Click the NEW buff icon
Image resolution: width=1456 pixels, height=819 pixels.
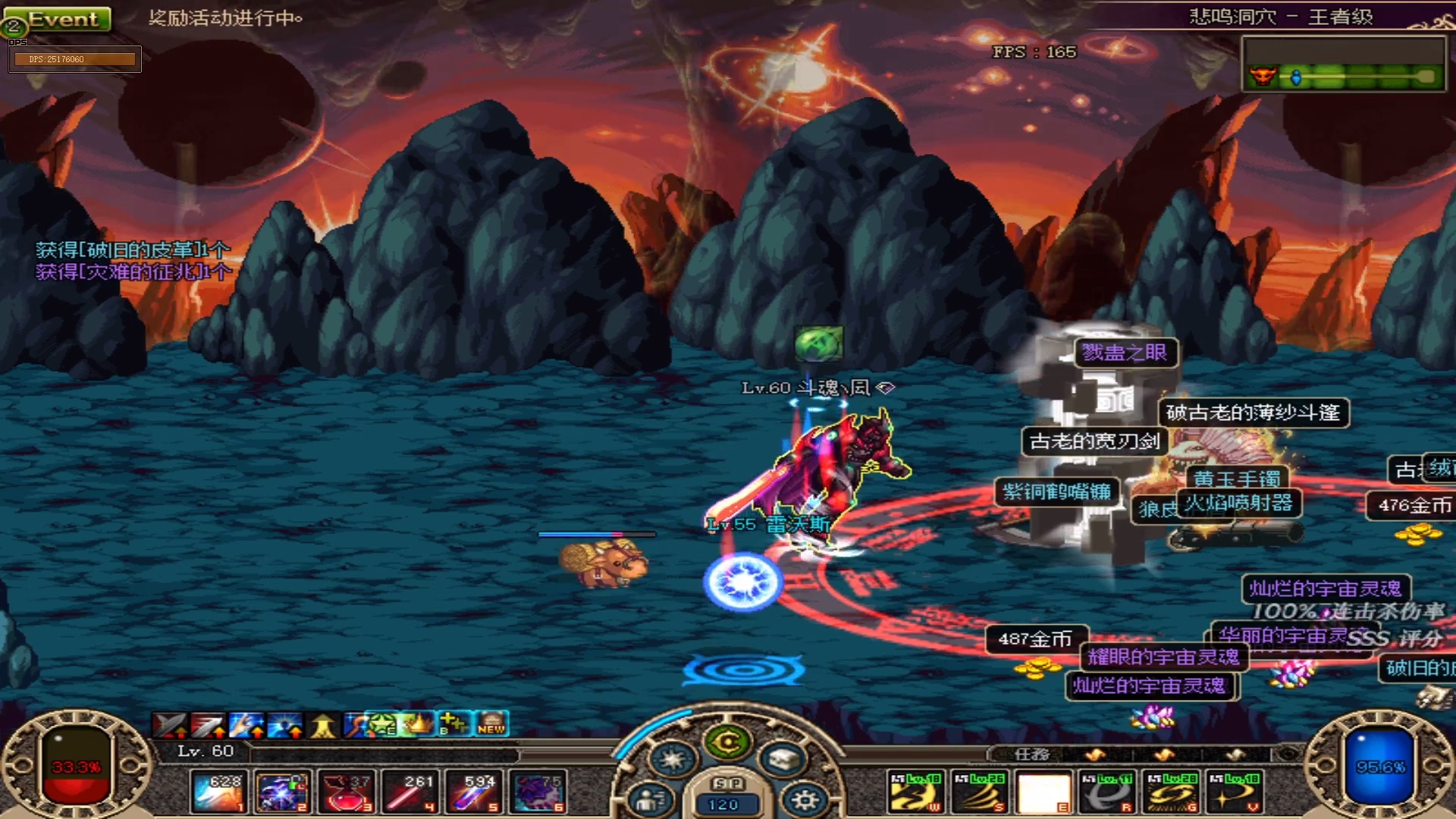tap(491, 725)
